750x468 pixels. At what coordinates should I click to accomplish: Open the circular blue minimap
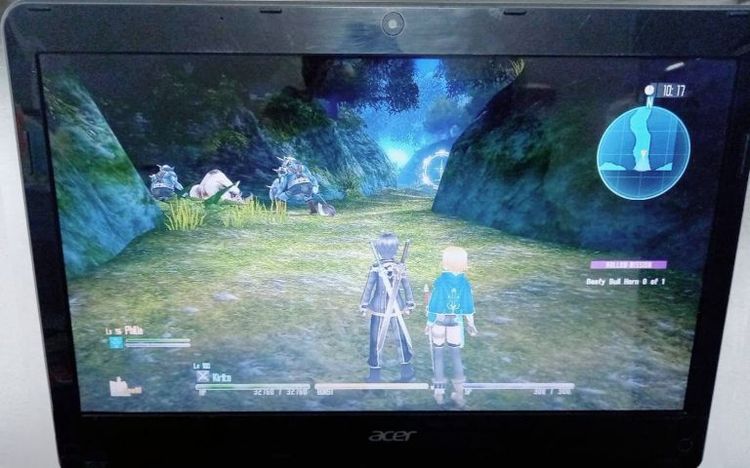[643, 152]
